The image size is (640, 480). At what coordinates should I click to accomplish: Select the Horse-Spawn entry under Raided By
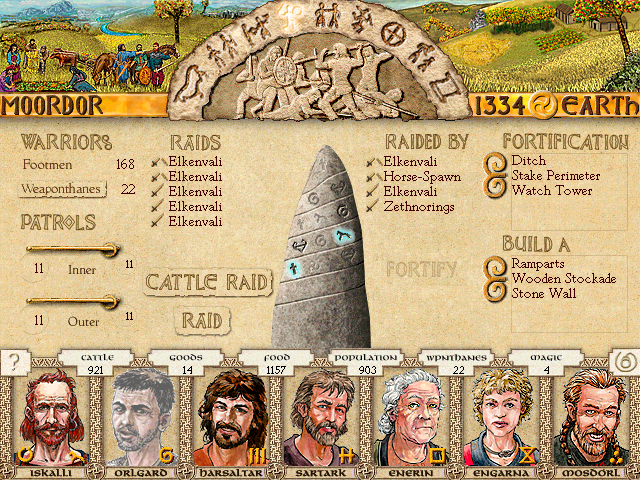pyautogui.click(x=421, y=177)
